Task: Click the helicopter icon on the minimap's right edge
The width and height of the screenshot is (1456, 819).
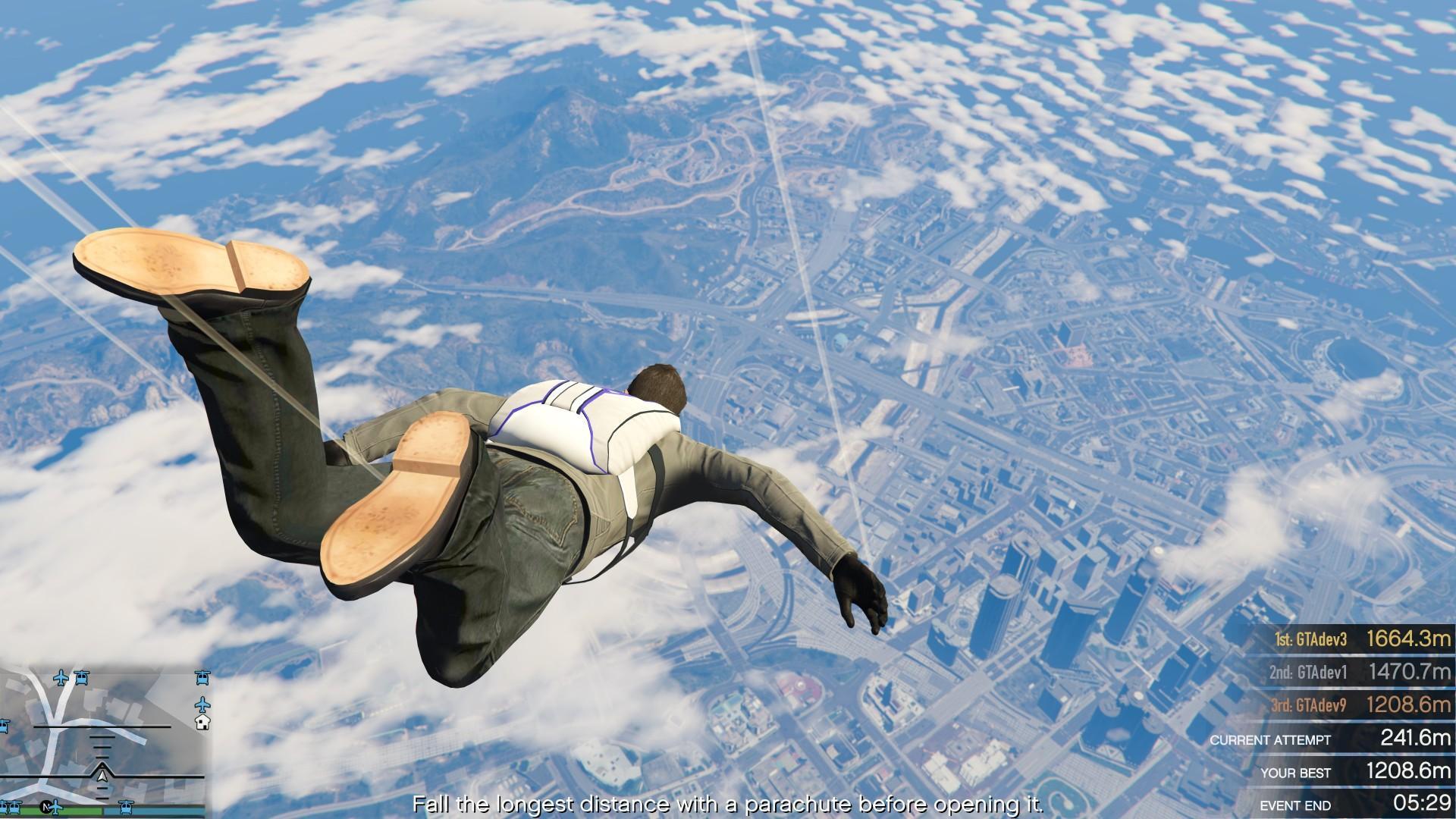Action: point(202,676)
